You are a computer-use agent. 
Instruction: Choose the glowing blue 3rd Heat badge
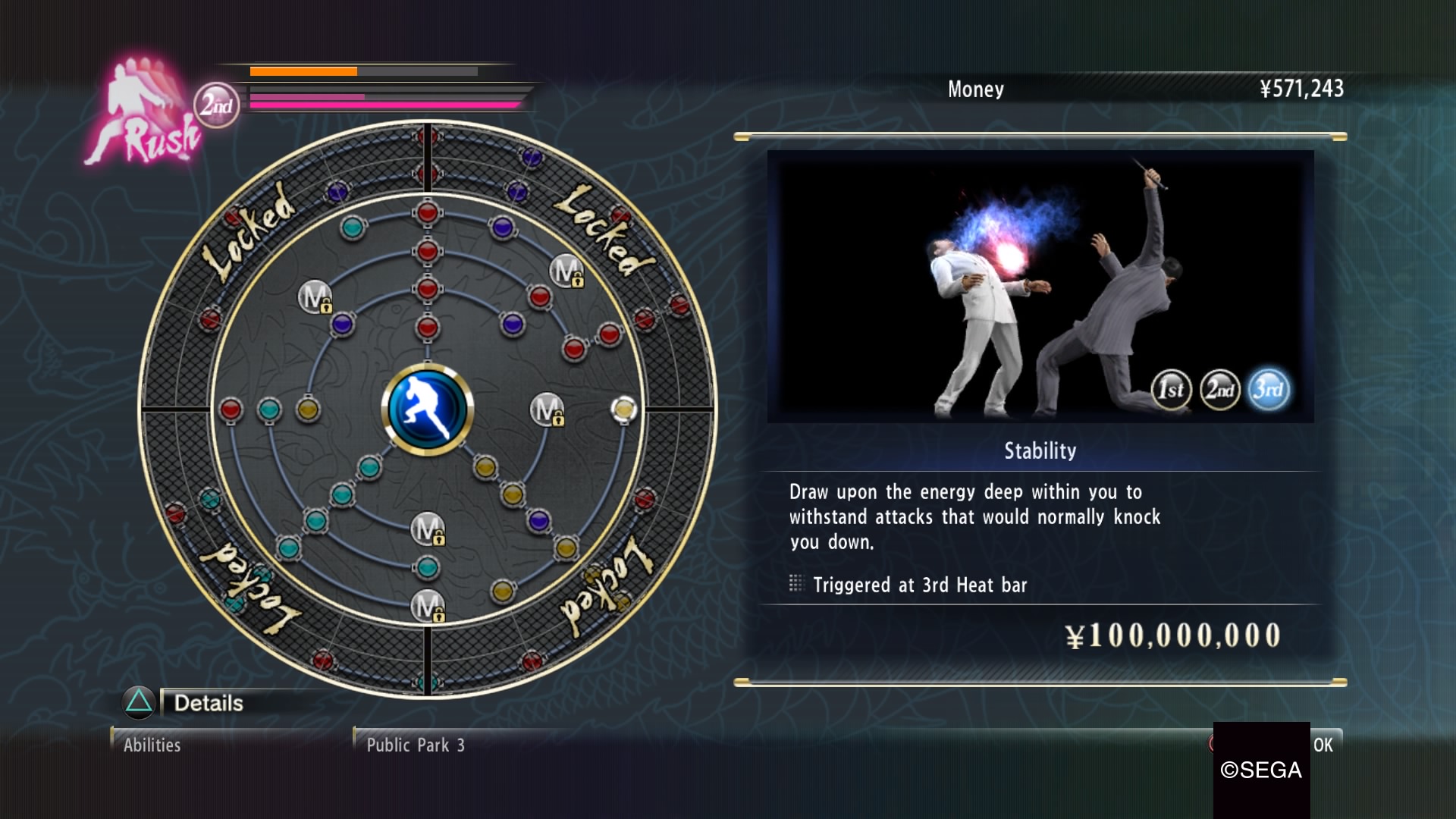click(x=1268, y=390)
